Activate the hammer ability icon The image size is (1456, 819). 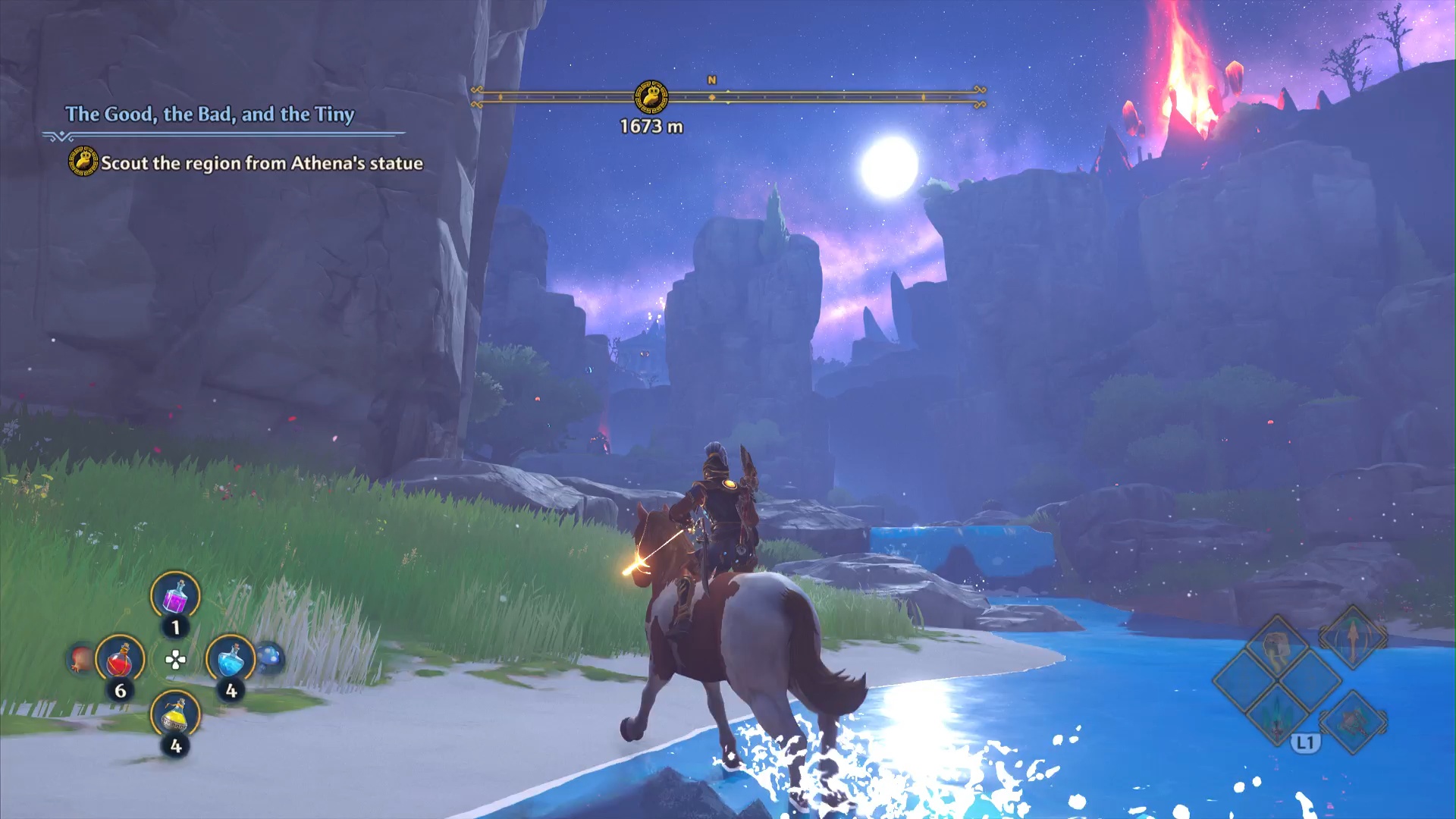coord(1354,720)
